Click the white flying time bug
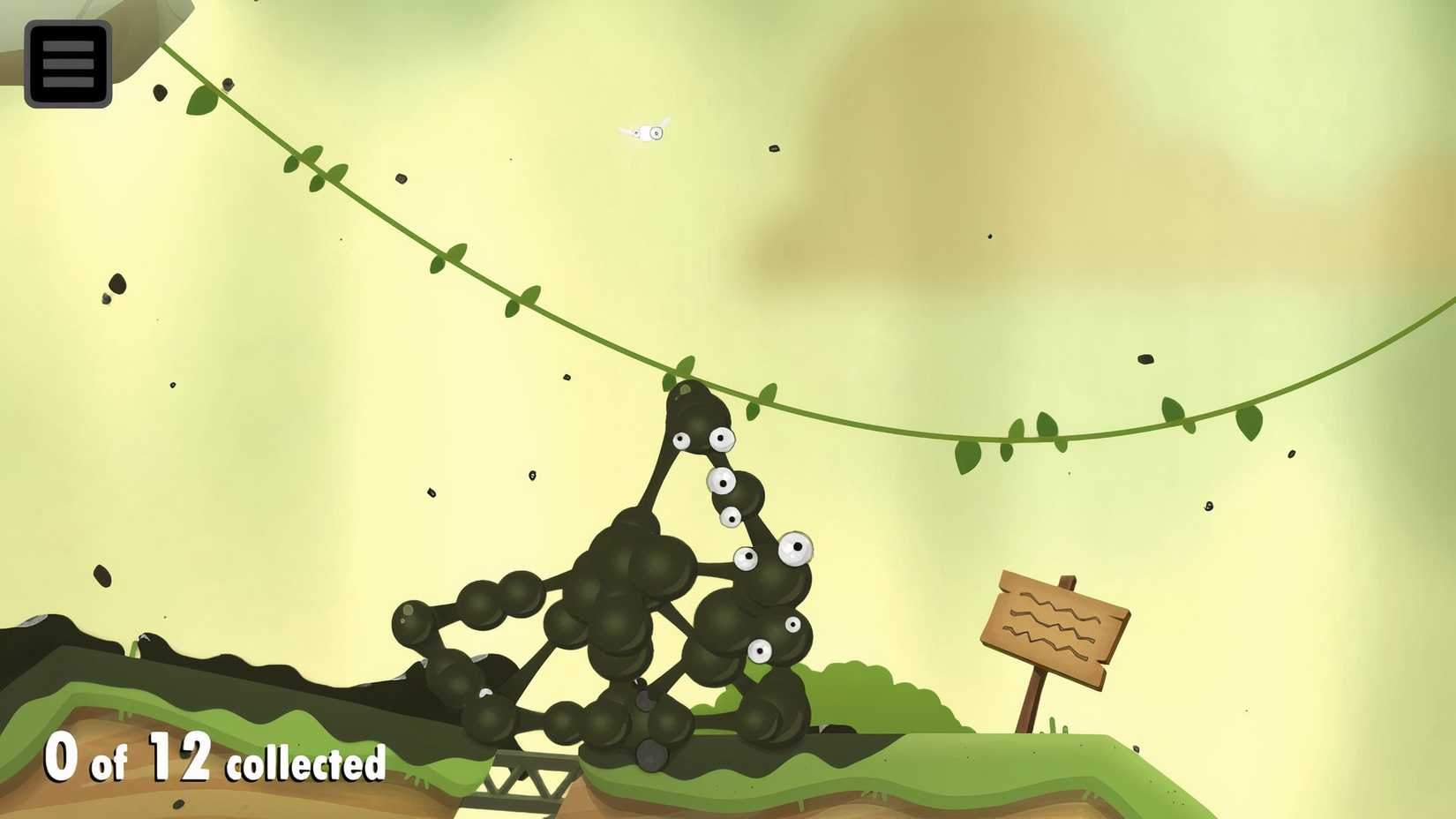Screen dimensions: 1456x819 pos(650,131)
